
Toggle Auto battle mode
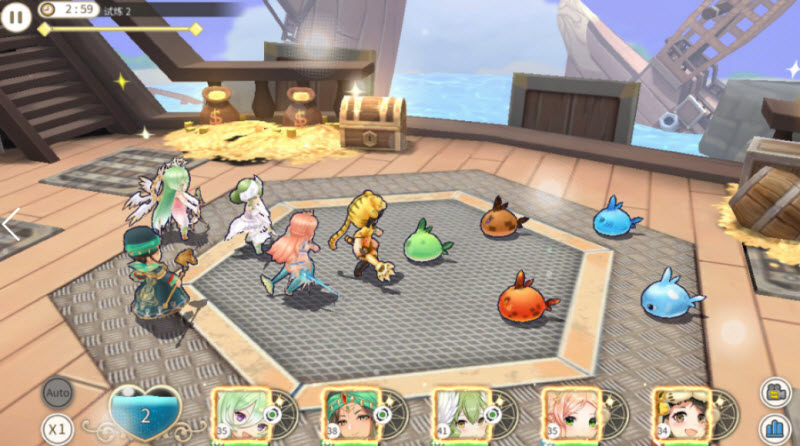tap(57, 393)
